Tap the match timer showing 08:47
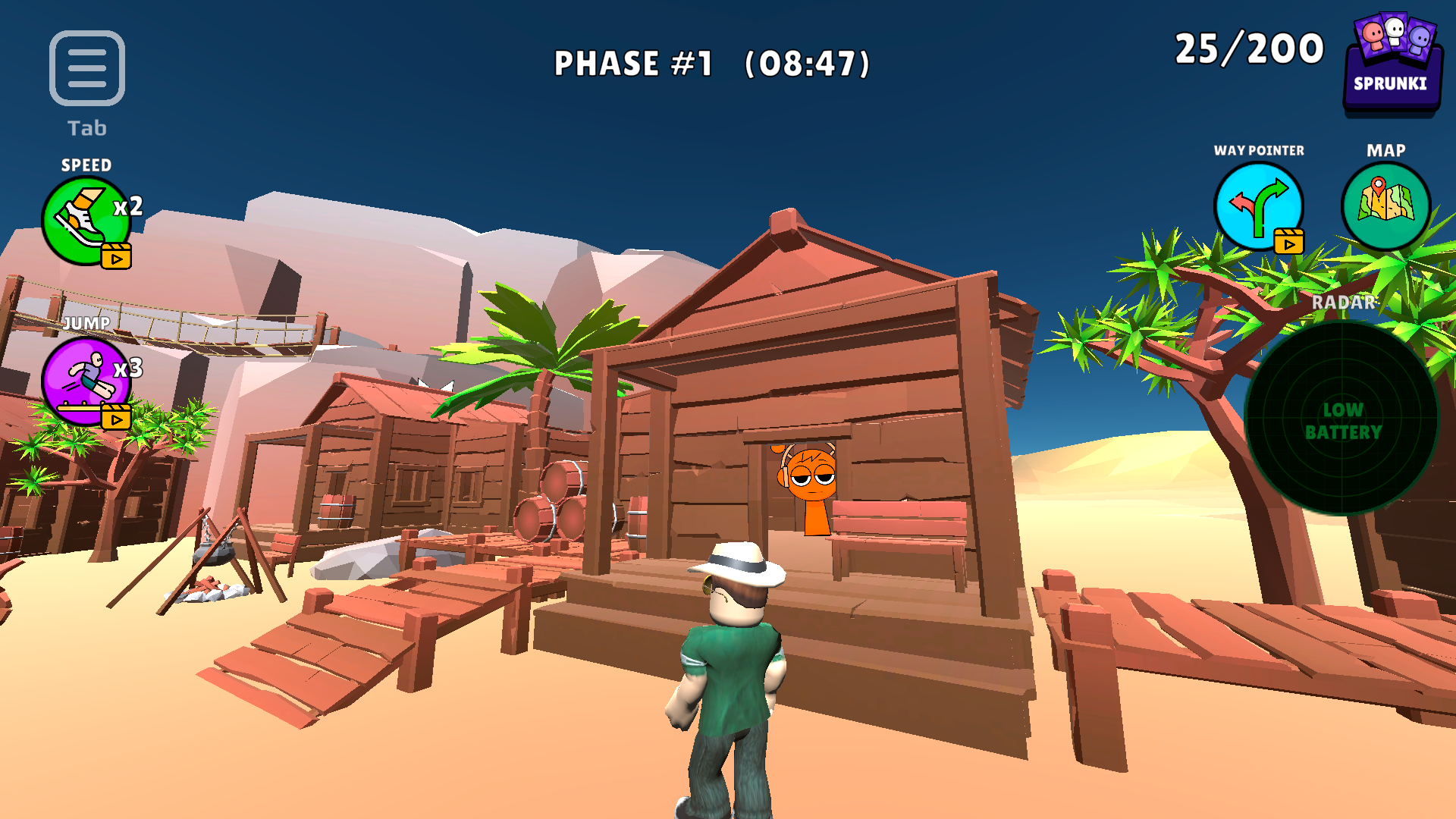The width and height of the screenshot is (1456, 819). click(x=808, y=64)
